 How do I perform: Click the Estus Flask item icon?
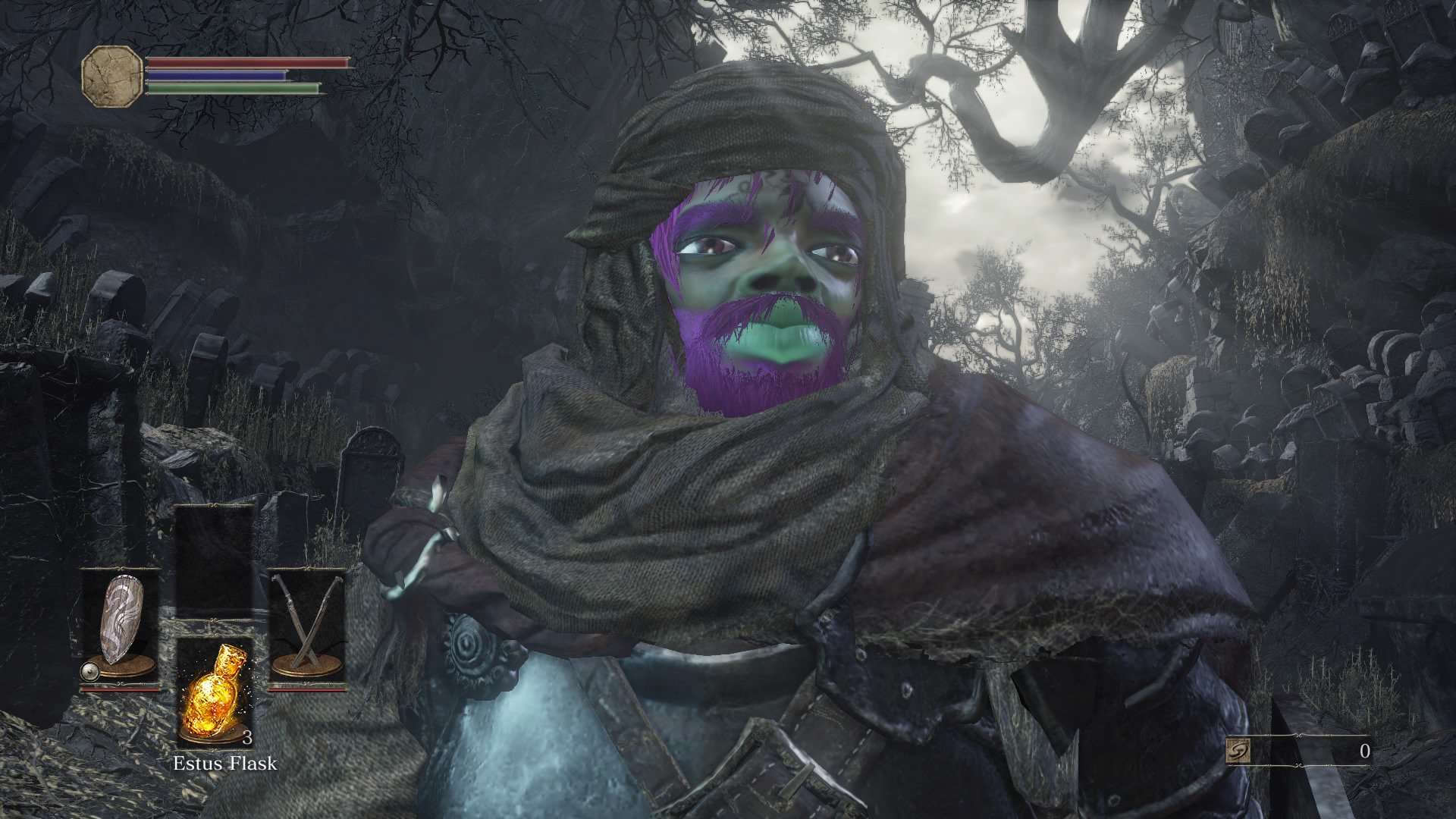(216, 694)
